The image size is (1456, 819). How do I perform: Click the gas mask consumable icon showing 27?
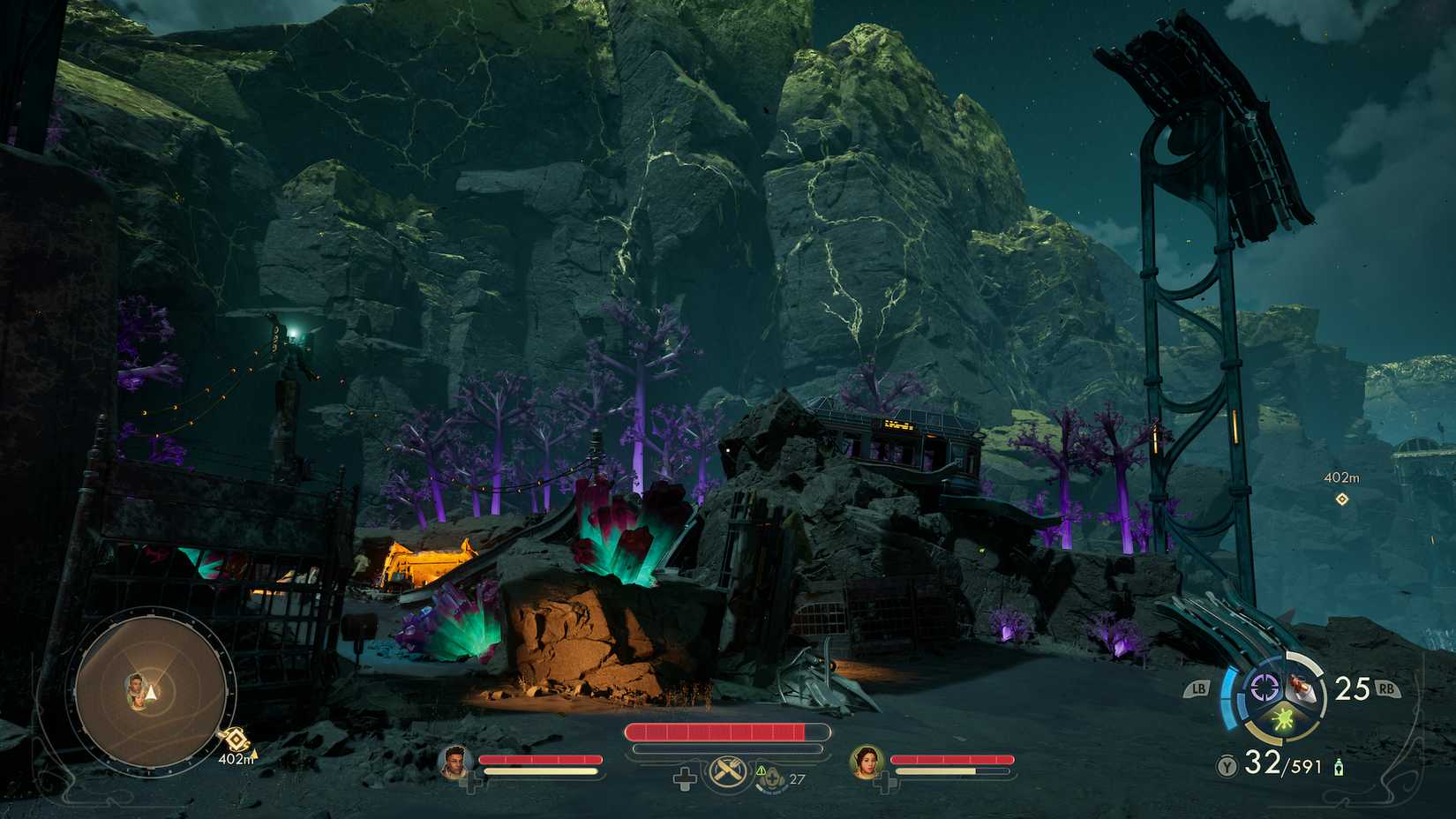(x=772, y=776)
